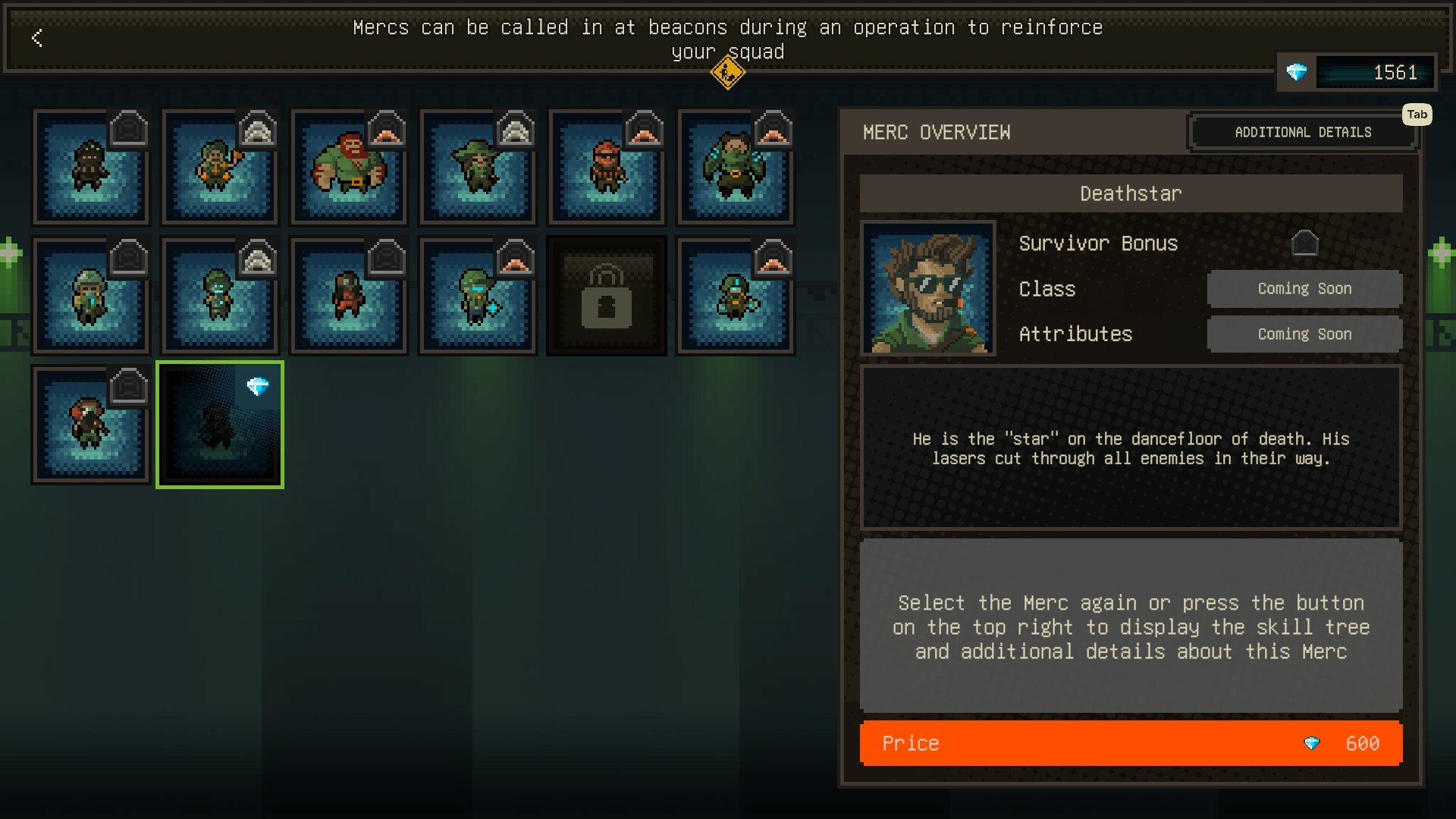The height and width of the screenshot is (819, 1456).
Task: Select the merc with the red ponytail
Action: (x=91, y=425)
